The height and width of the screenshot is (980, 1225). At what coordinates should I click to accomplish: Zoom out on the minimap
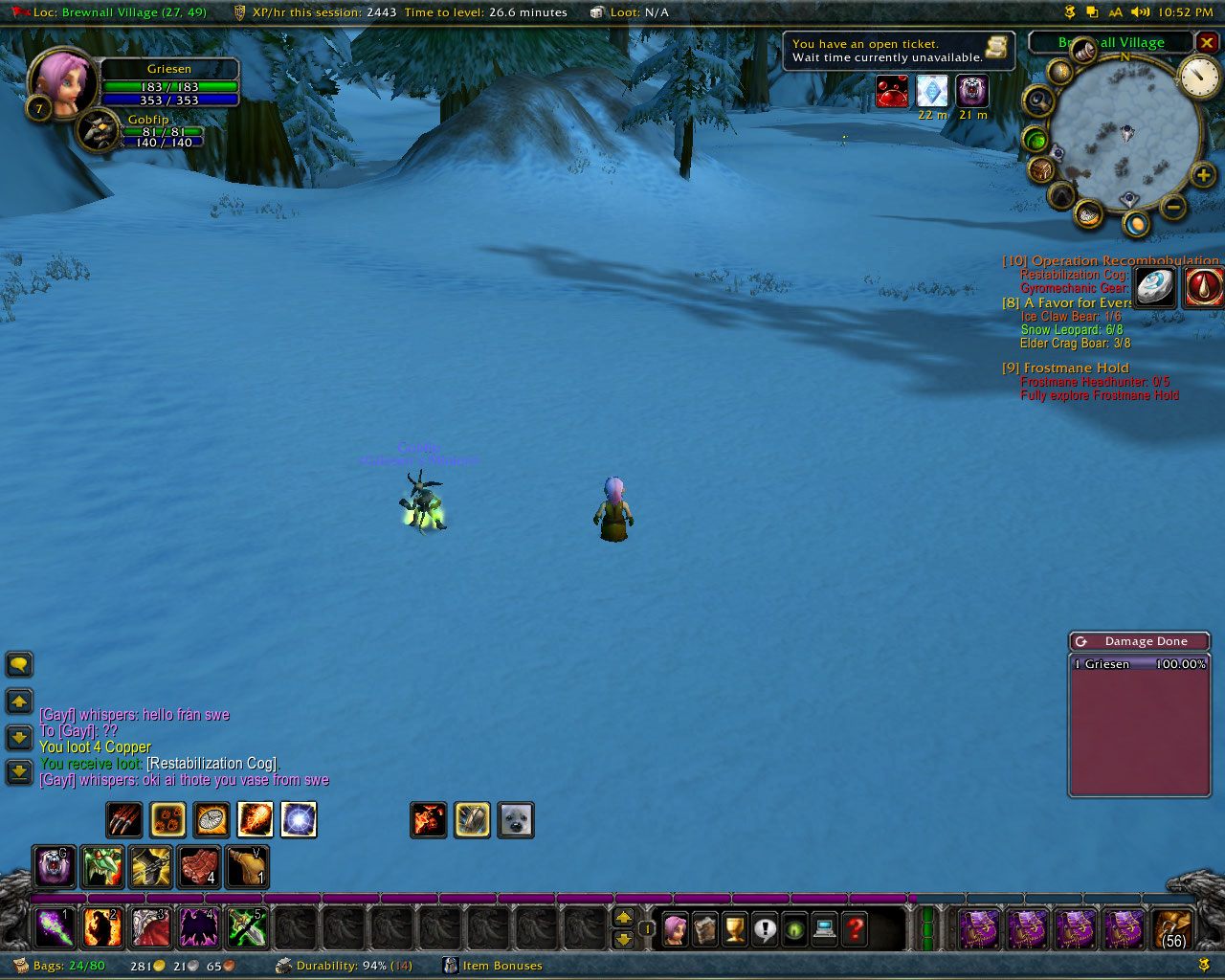(1173, 207)
